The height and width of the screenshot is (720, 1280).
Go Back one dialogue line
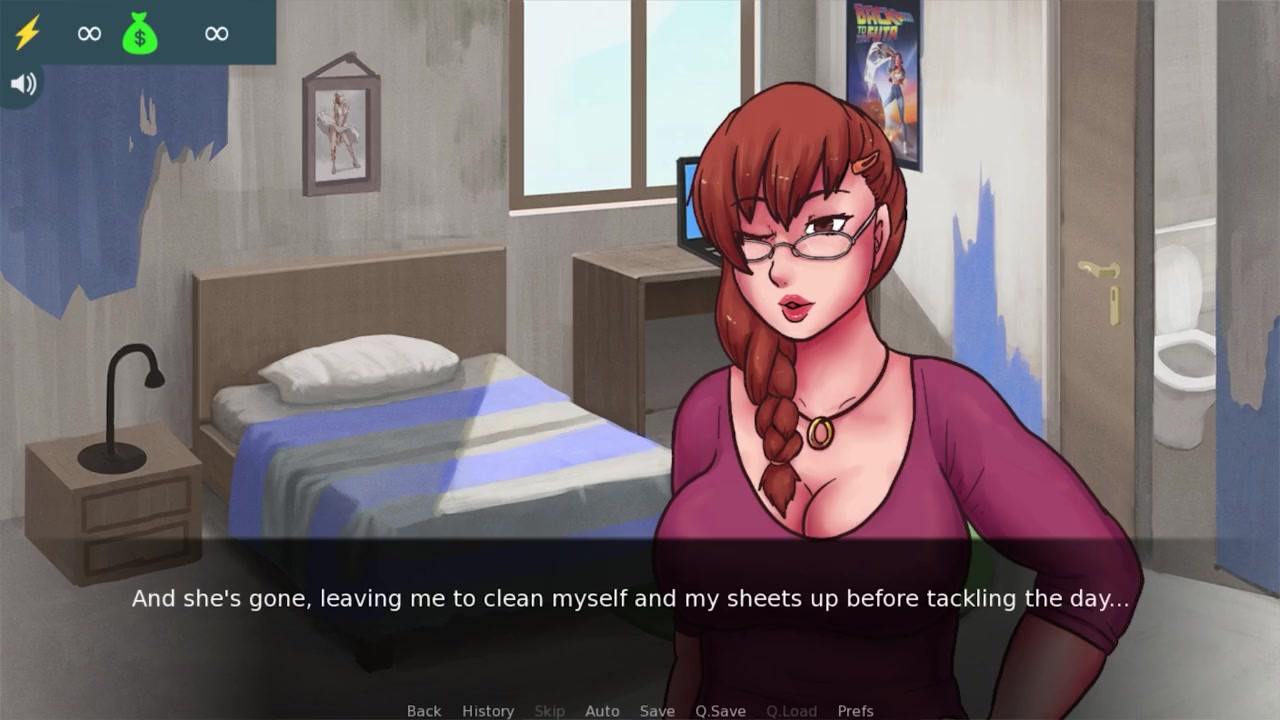coord(423,710)
